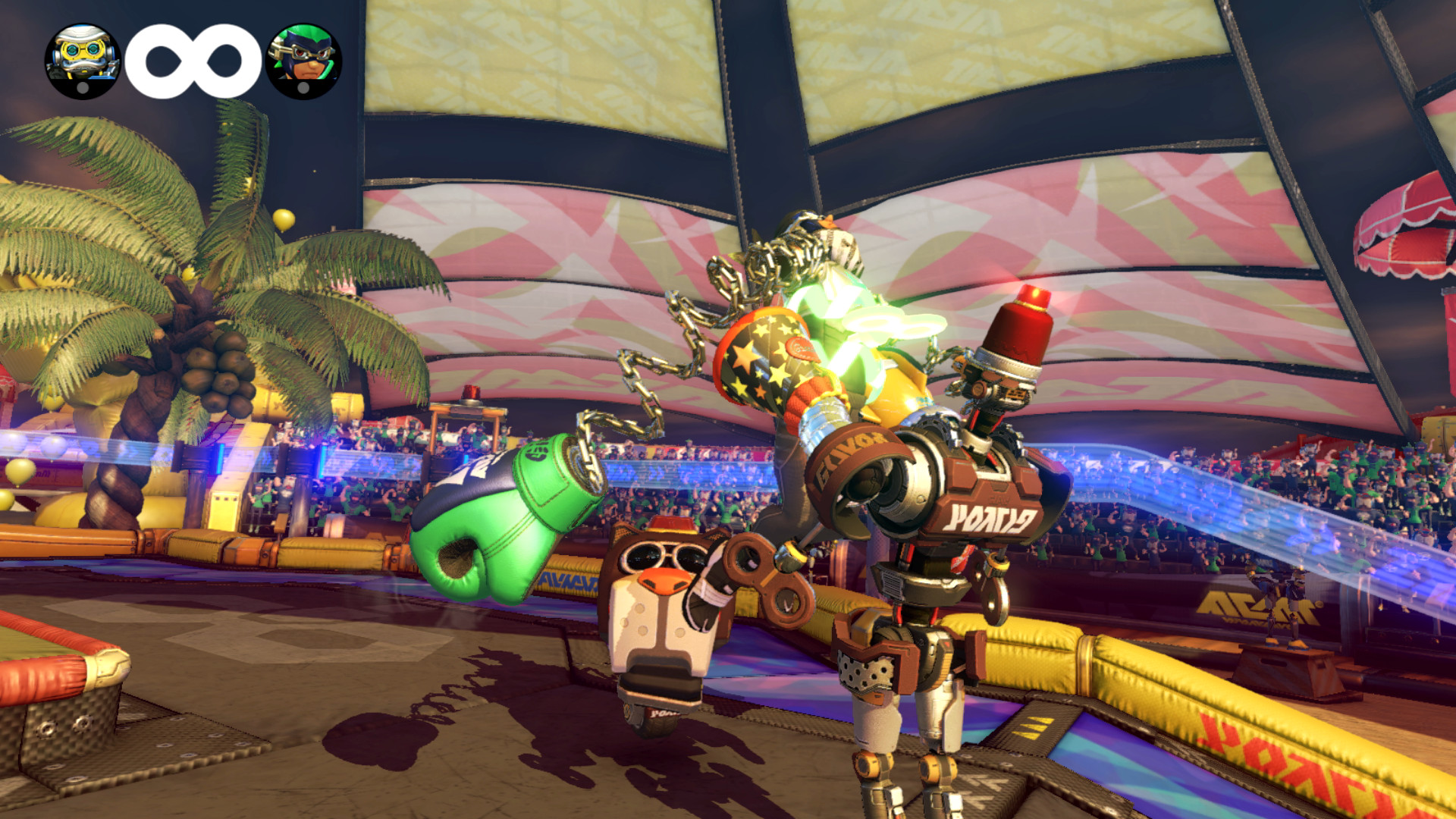Click the infinity time symbol

(x=189, y=55)
